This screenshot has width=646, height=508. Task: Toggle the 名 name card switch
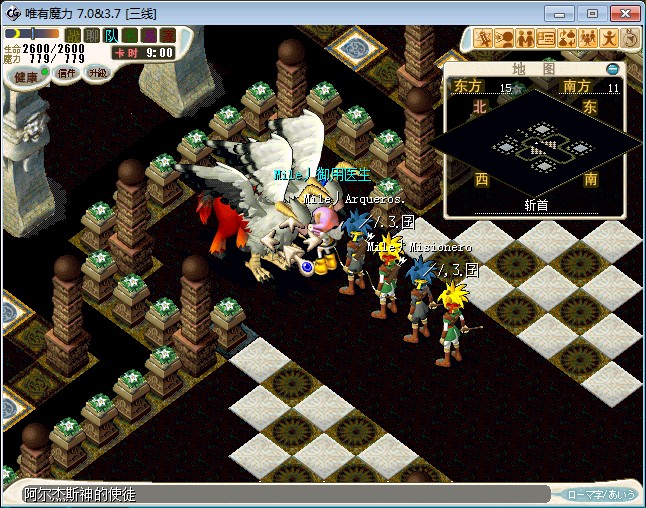pyautogui.click(x=130, y=35)
